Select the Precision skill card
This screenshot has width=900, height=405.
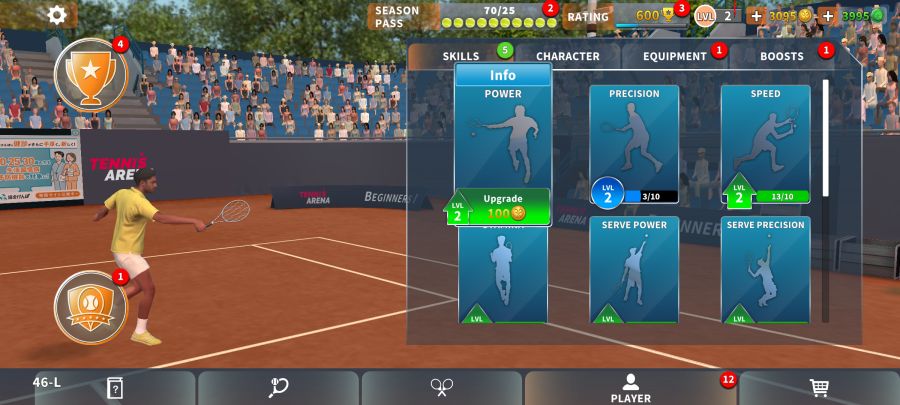[634, 140]
